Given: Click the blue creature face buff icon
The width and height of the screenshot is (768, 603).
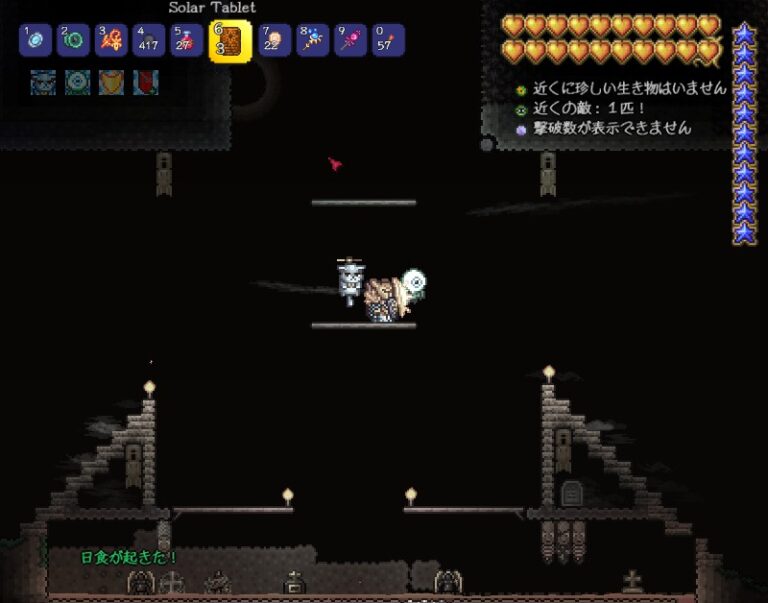Looking at the screenshot, I should click(43, 82).
